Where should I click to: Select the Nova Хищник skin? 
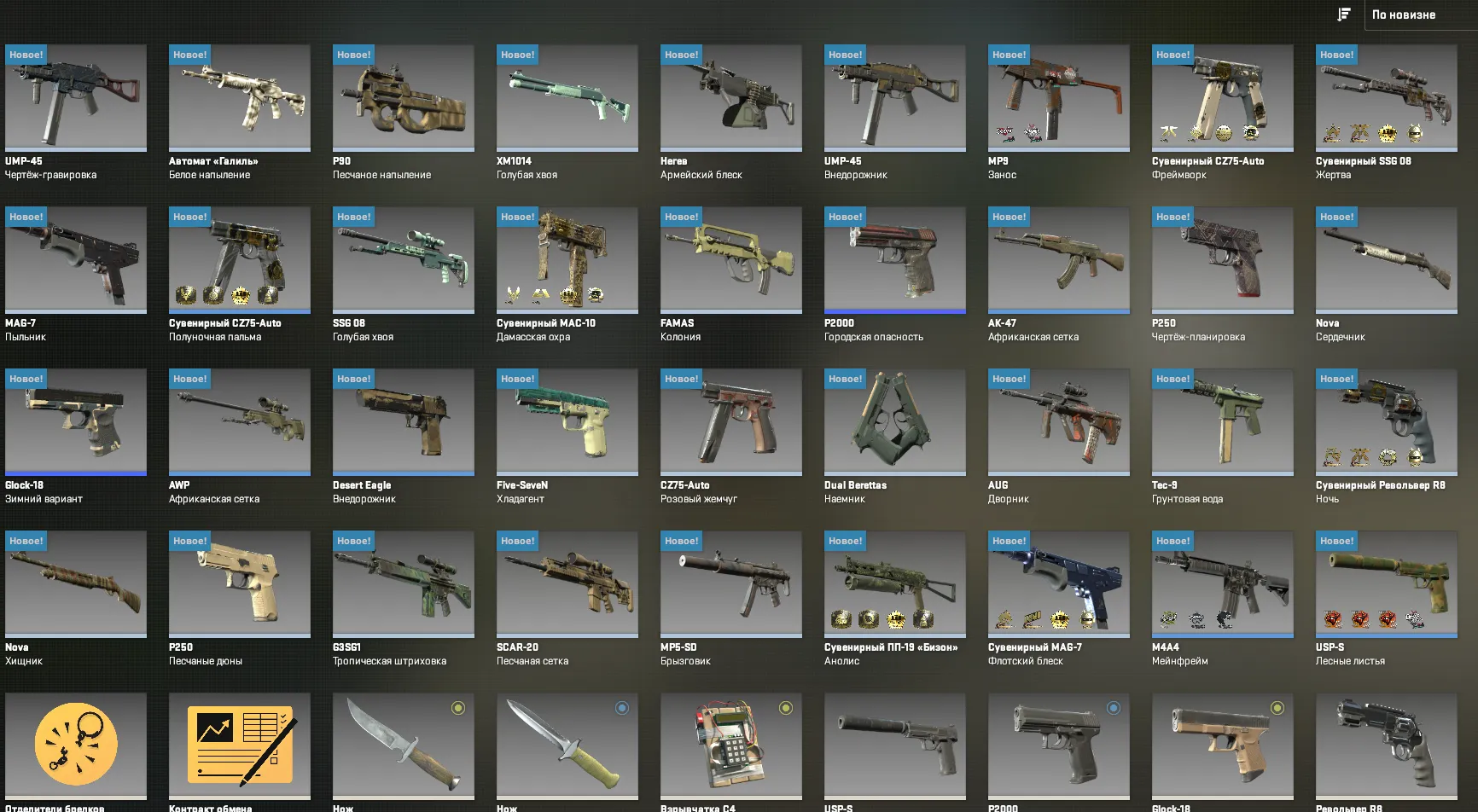pos(76,584)
